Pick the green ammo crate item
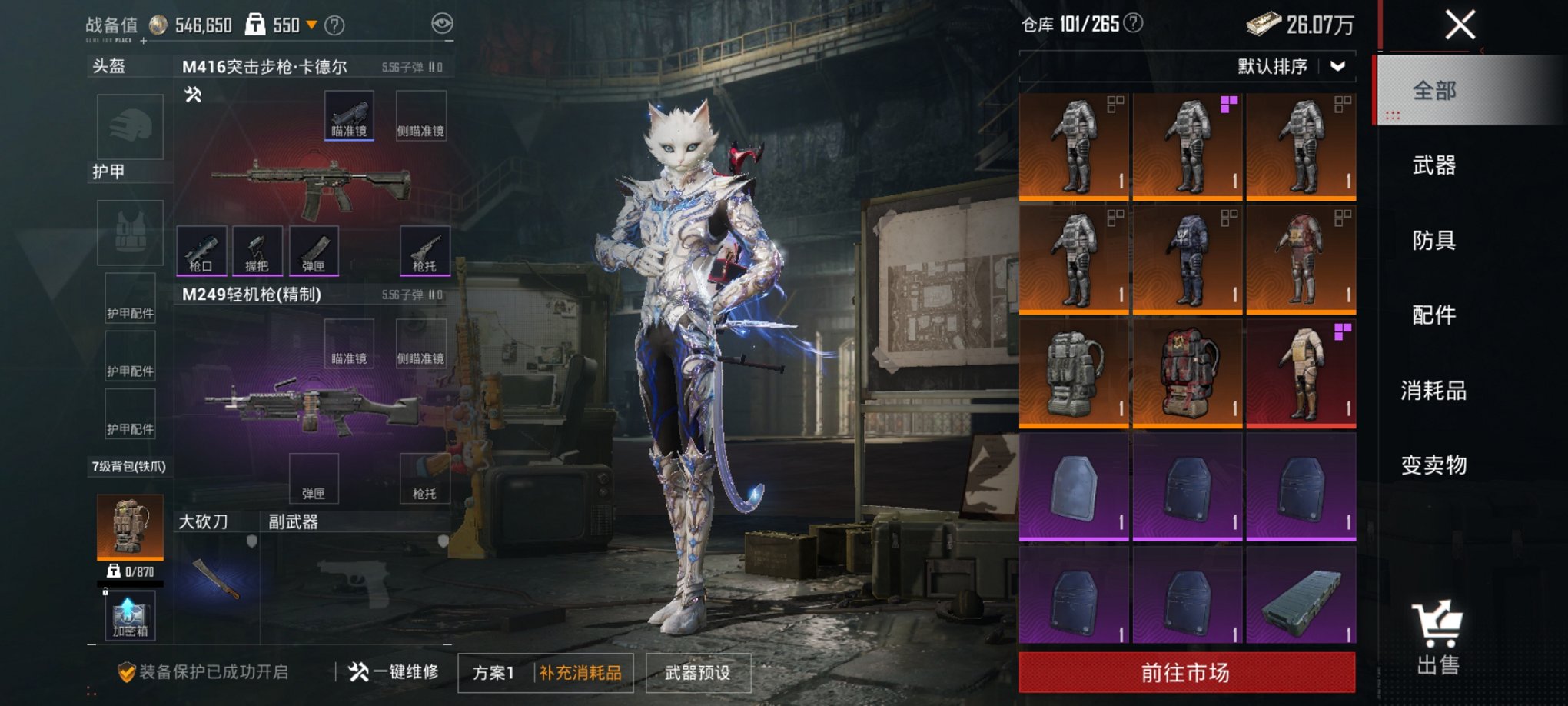1568x706 pixels. pyautogui.click(x=1301, y=600)
